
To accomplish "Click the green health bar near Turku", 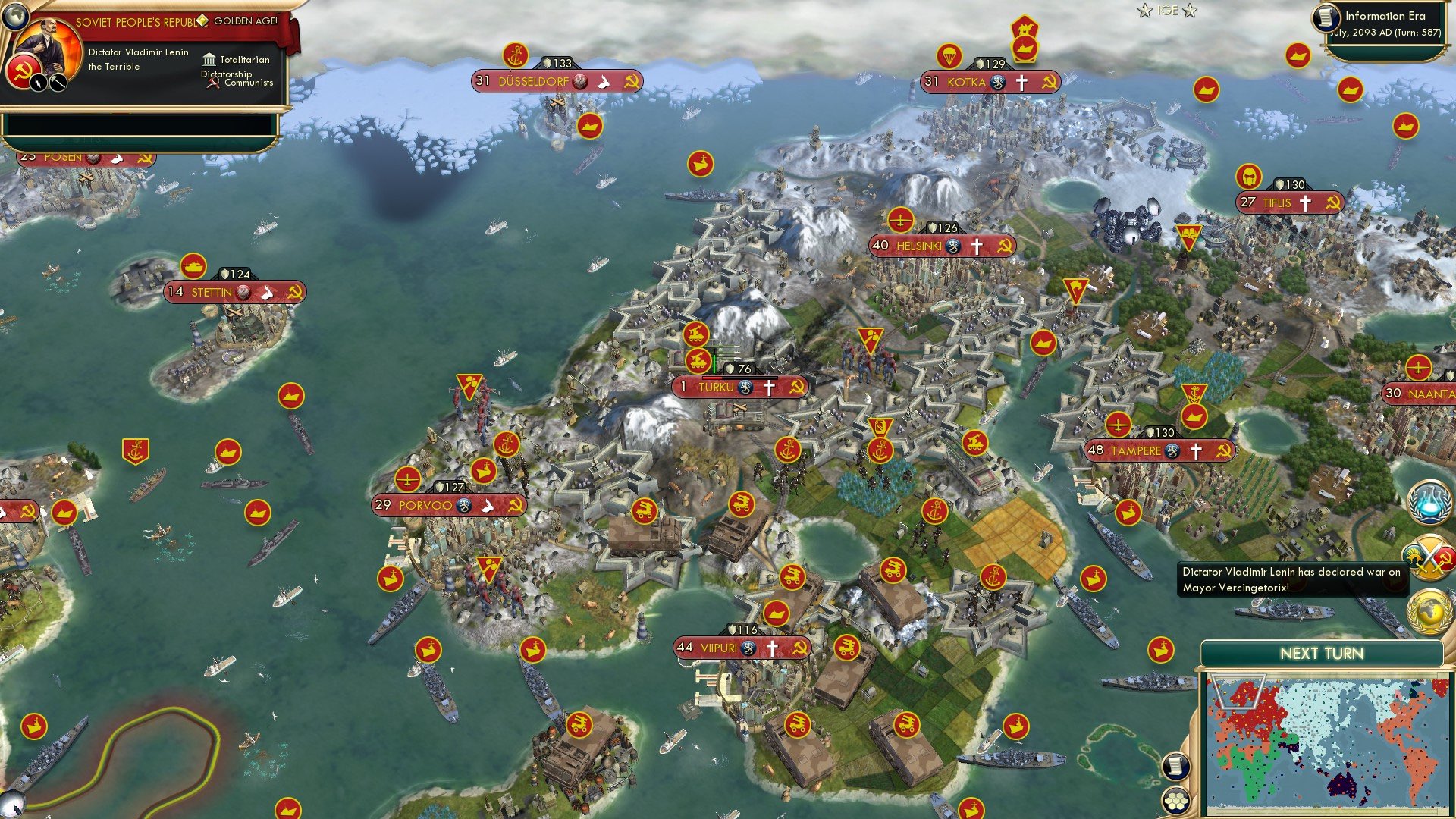I will 714,362.
